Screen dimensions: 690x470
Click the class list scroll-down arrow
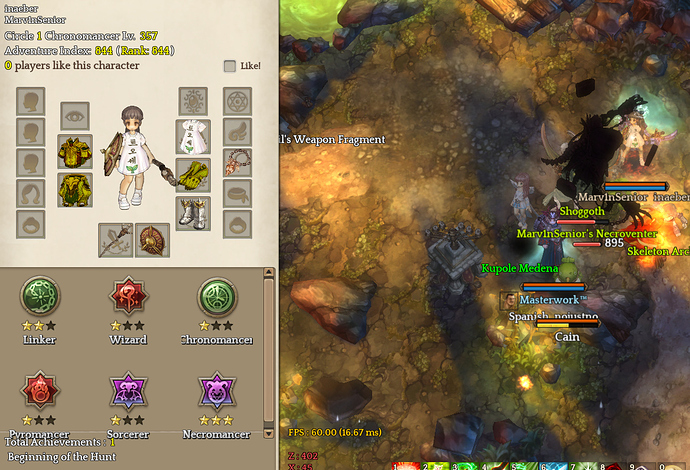(268, 434)
